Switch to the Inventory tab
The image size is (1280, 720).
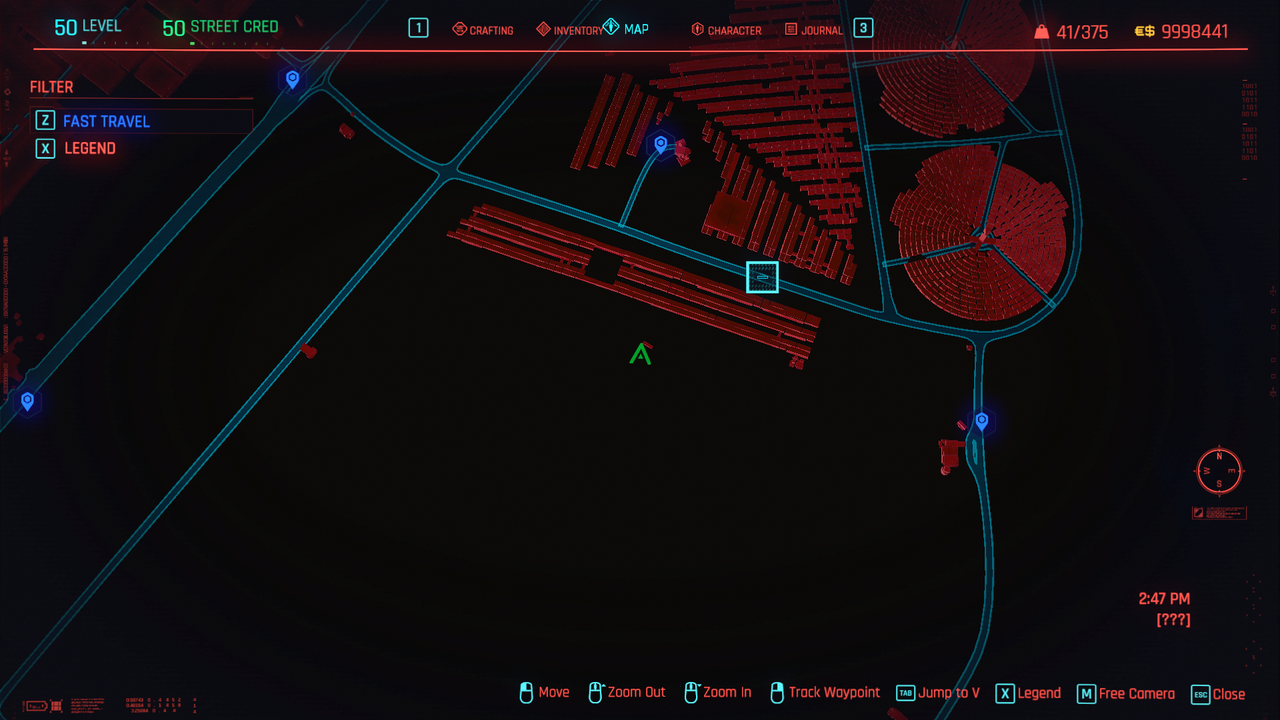point(570,30)
